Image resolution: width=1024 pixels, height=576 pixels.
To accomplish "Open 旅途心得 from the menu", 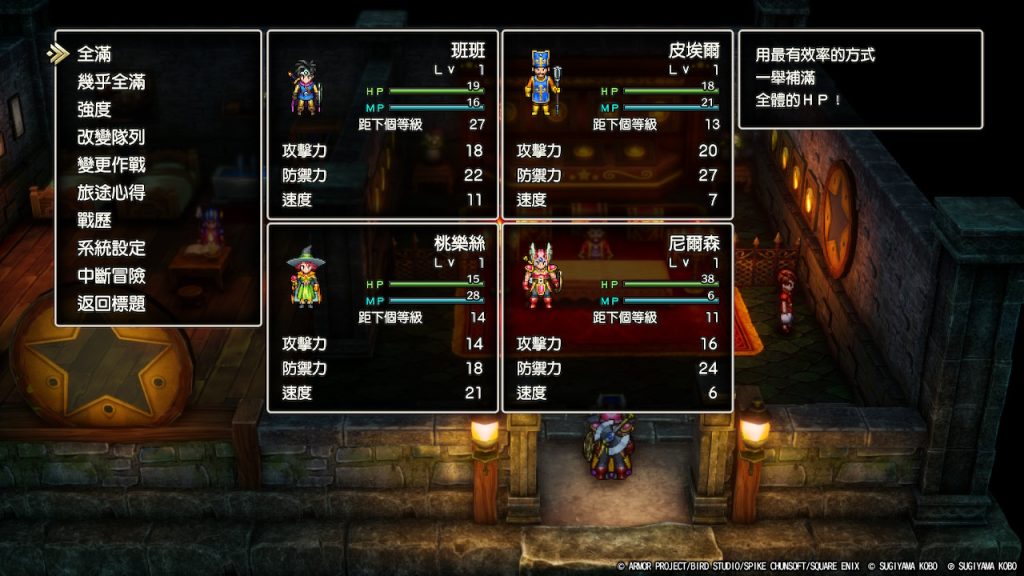I will click(111, 192).
